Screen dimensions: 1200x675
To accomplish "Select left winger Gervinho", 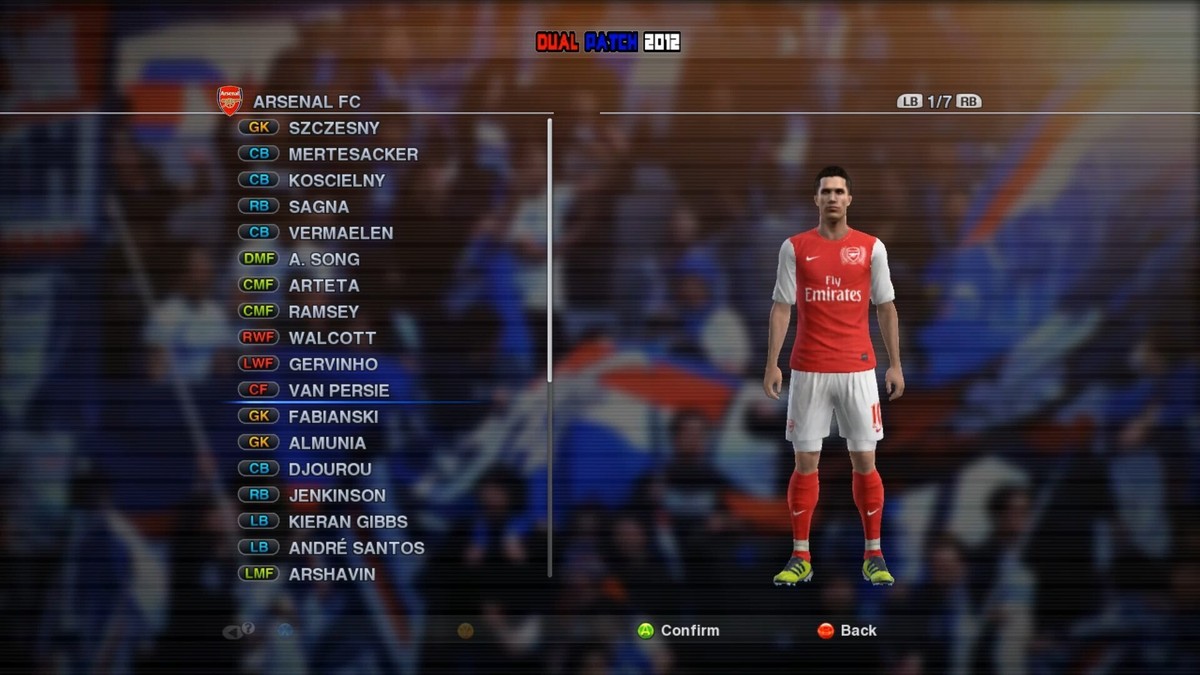I will point(333,364).
